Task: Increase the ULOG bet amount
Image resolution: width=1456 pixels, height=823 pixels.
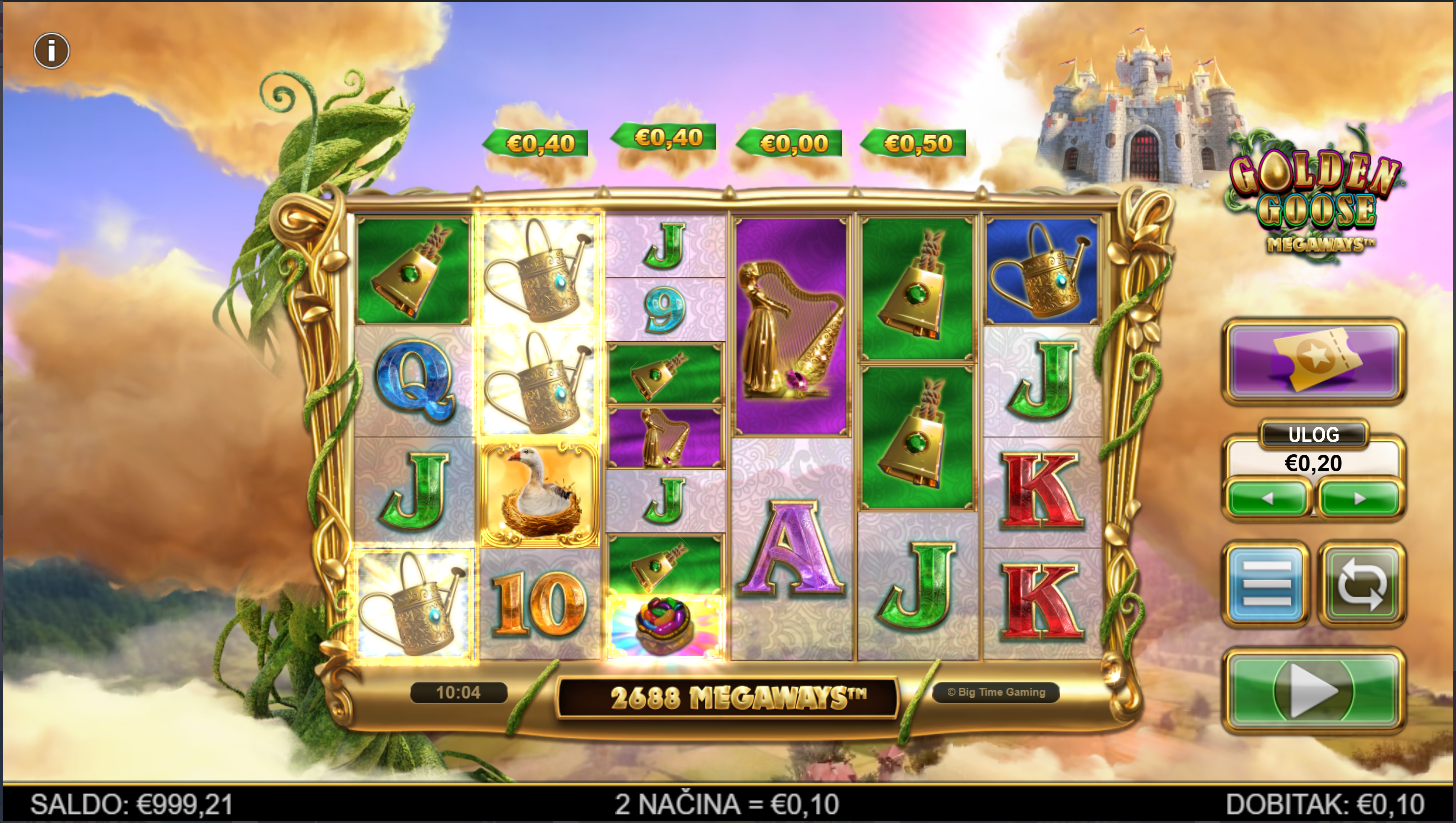Action: [x=1359, y=498]
